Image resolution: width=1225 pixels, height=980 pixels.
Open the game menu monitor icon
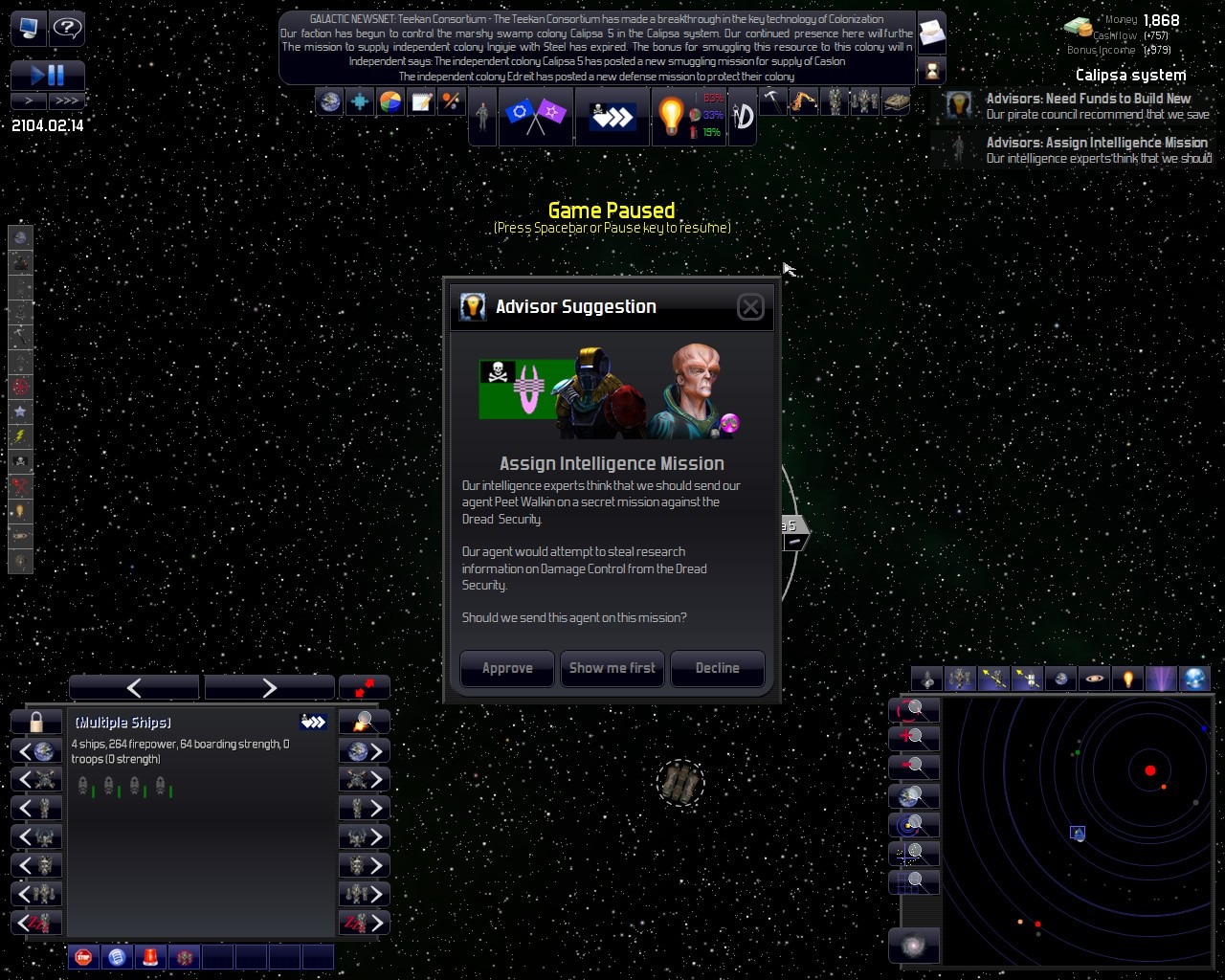[x=29, y=28]
